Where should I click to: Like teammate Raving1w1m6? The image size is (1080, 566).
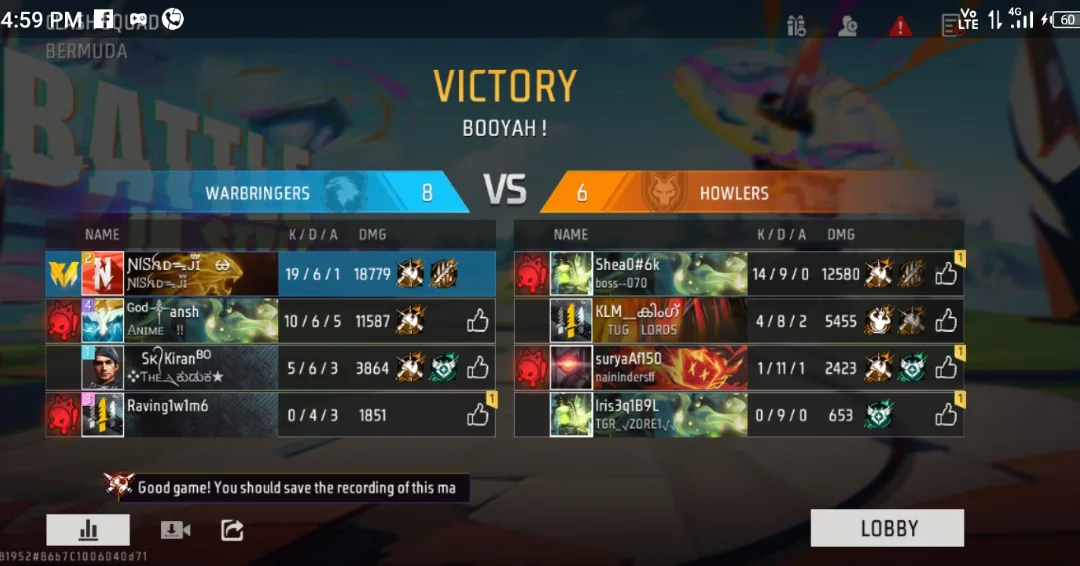pyautogui.click(x=478, y=414)
